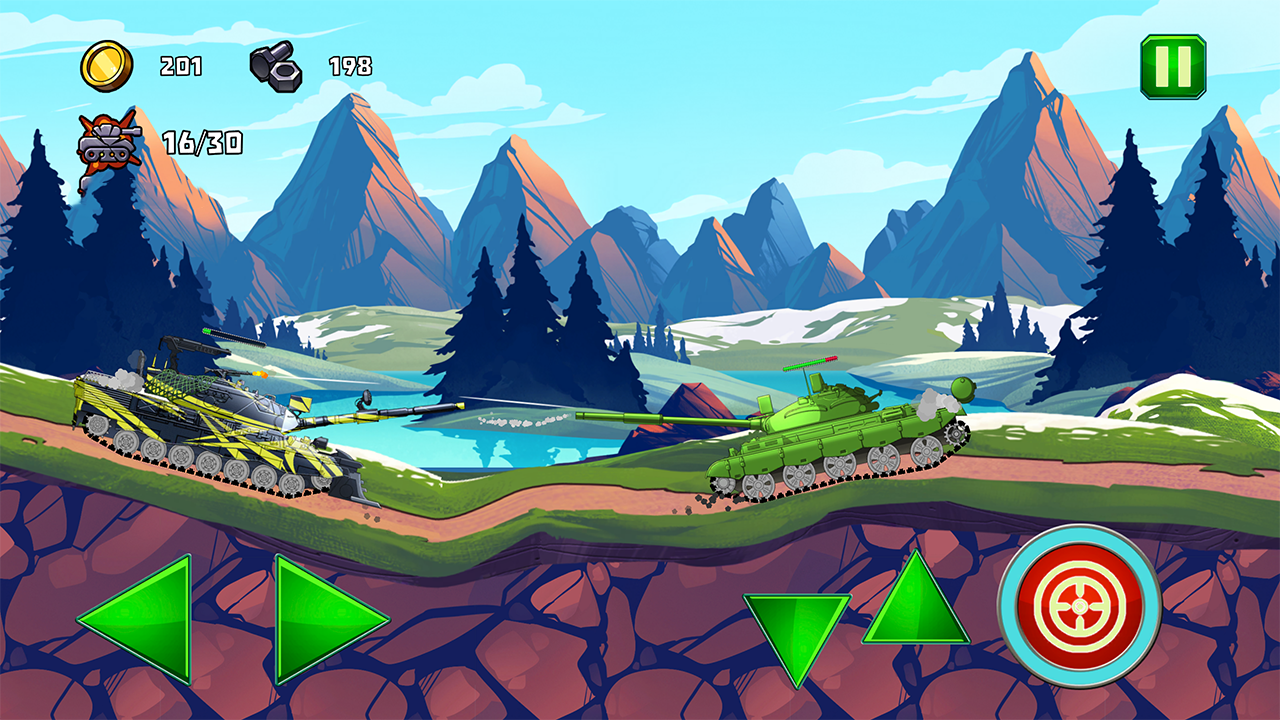Click the yellow-striped player tank
1280x720 pixels.
(200, 430)
